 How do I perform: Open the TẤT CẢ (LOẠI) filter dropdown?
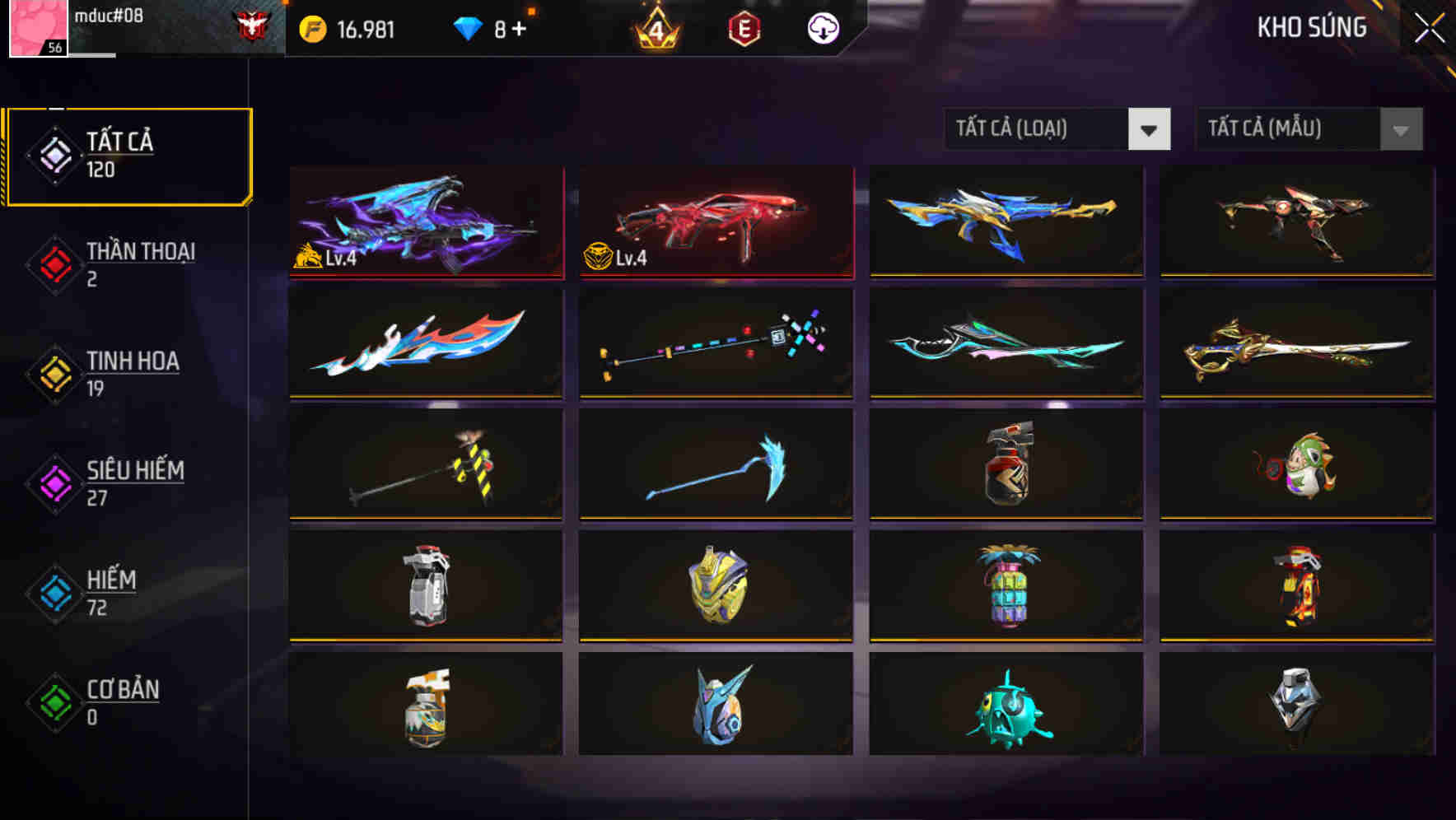[1057, 129]
